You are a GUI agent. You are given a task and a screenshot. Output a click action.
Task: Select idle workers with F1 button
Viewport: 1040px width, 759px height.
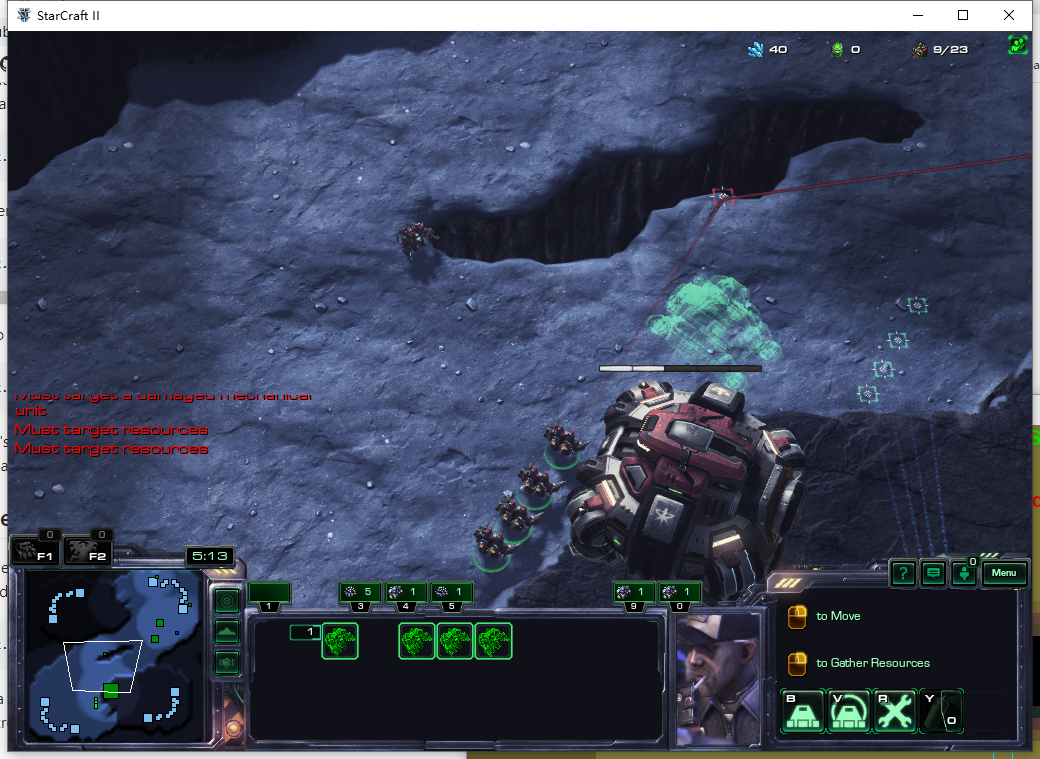coord(37,551)
